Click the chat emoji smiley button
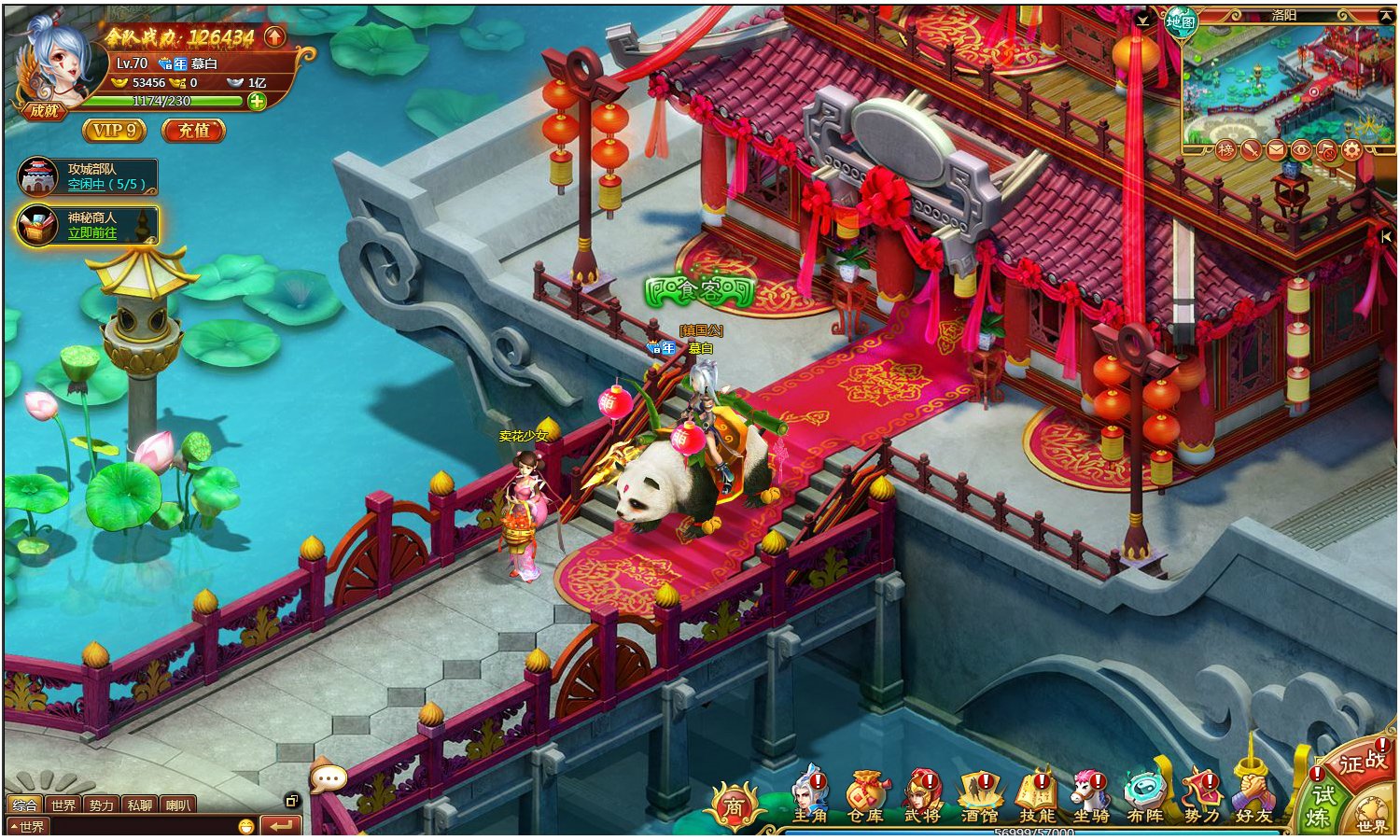This screenshot has height=840, width=1400. coord(245,826)
